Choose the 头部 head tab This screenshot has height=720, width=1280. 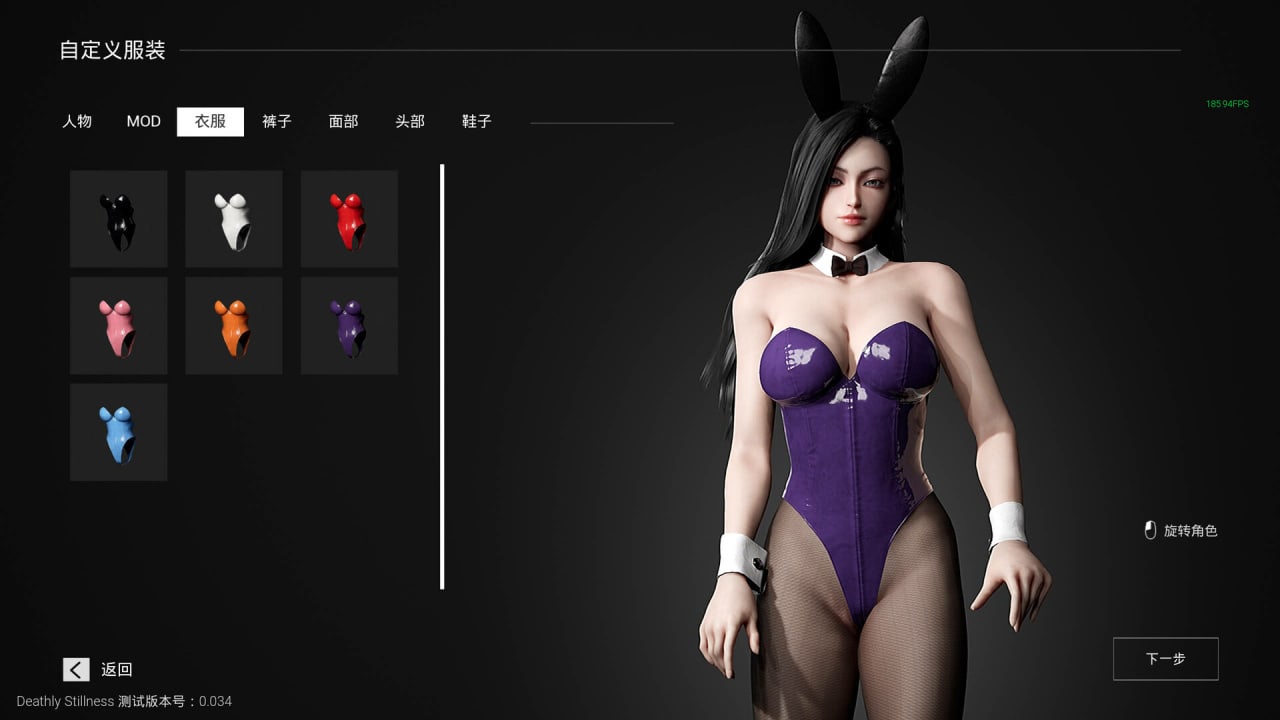point(410,121)
